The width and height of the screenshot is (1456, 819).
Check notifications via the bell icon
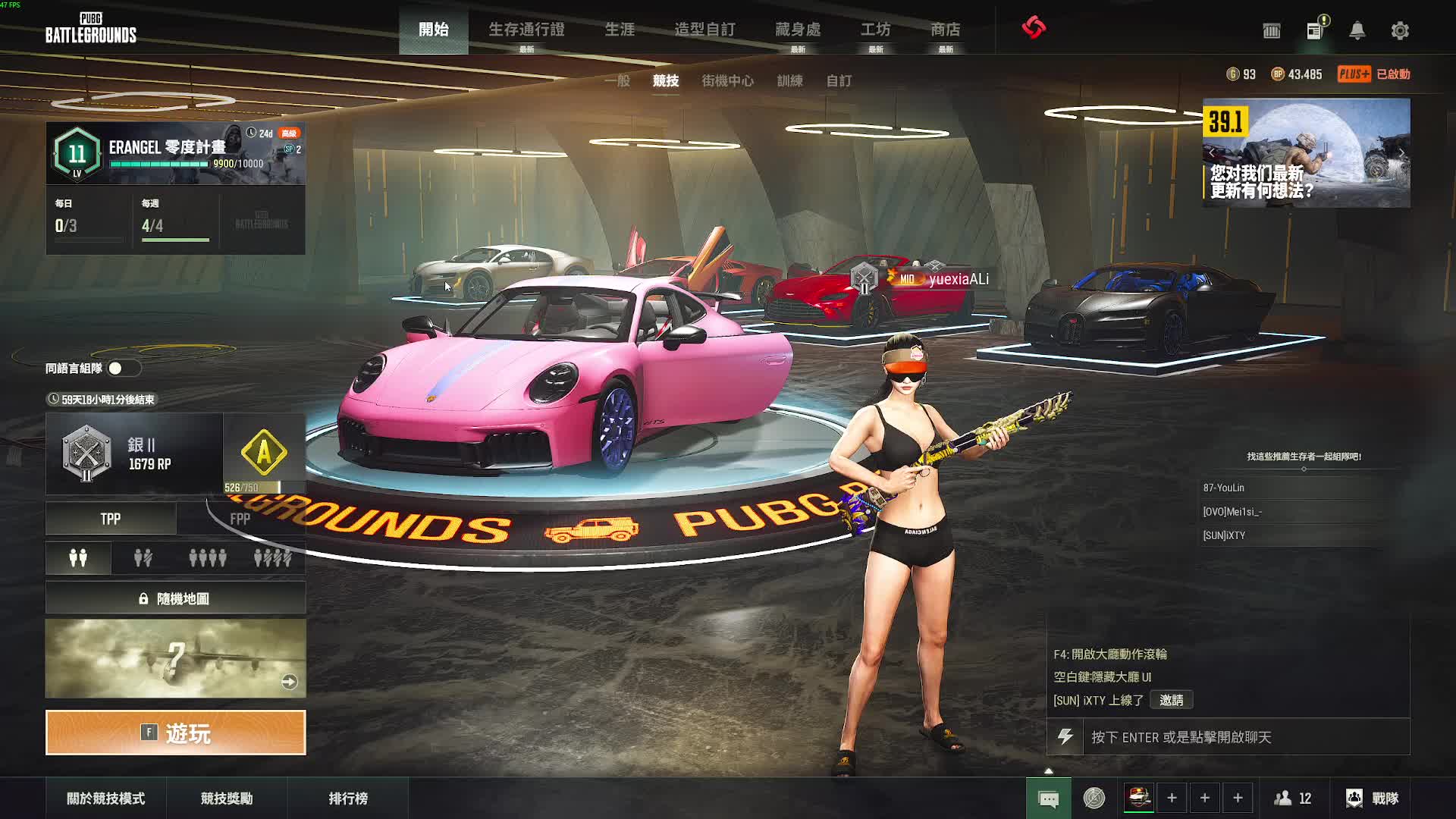(1357, 30)
